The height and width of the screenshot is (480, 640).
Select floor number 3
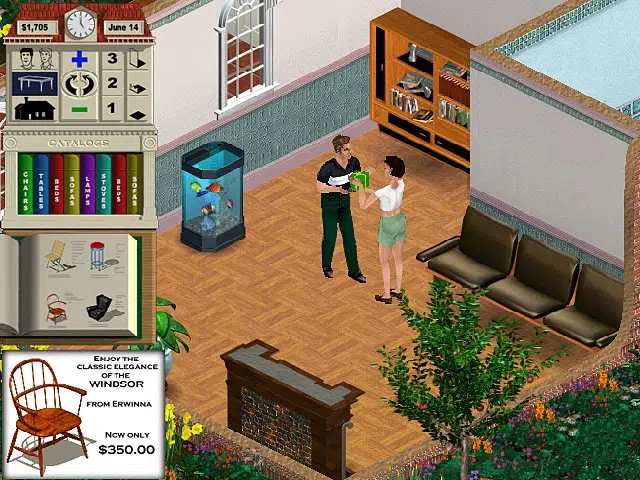(112, 60)
